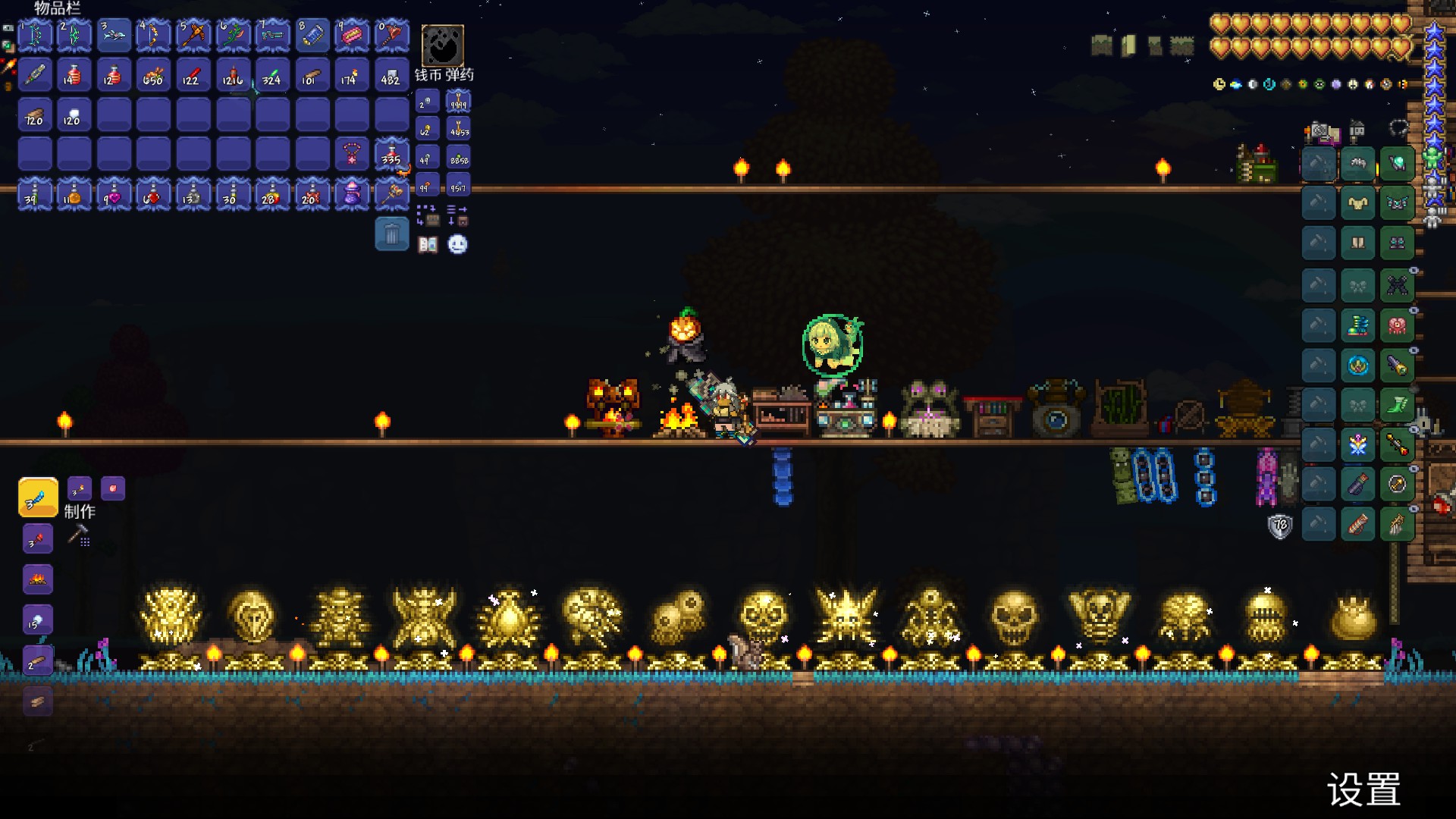Select the purple money bag slot
This screenshot has width=1456, height=819.
352,194
